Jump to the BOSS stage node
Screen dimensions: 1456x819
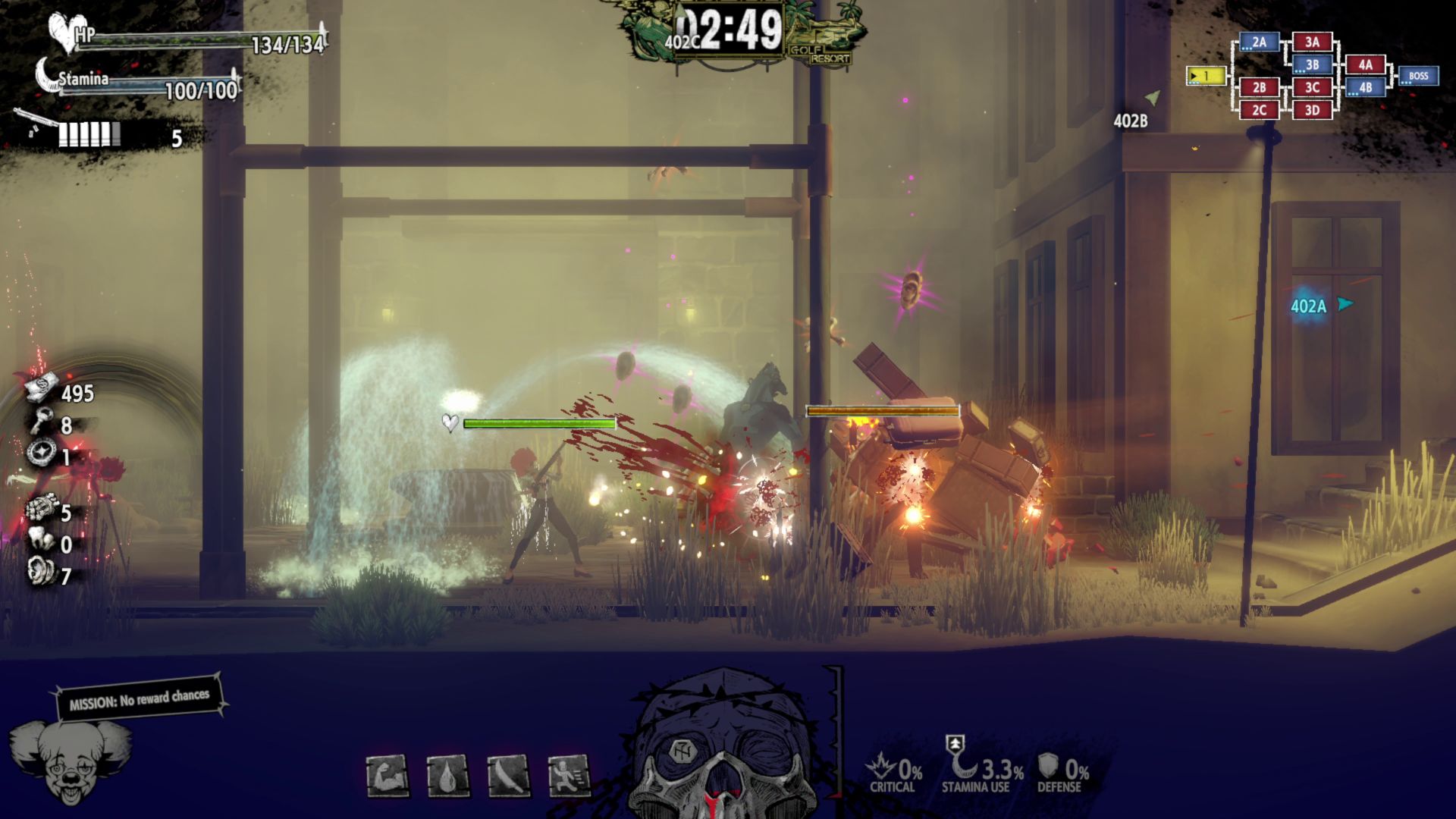tap(1418, 76)
